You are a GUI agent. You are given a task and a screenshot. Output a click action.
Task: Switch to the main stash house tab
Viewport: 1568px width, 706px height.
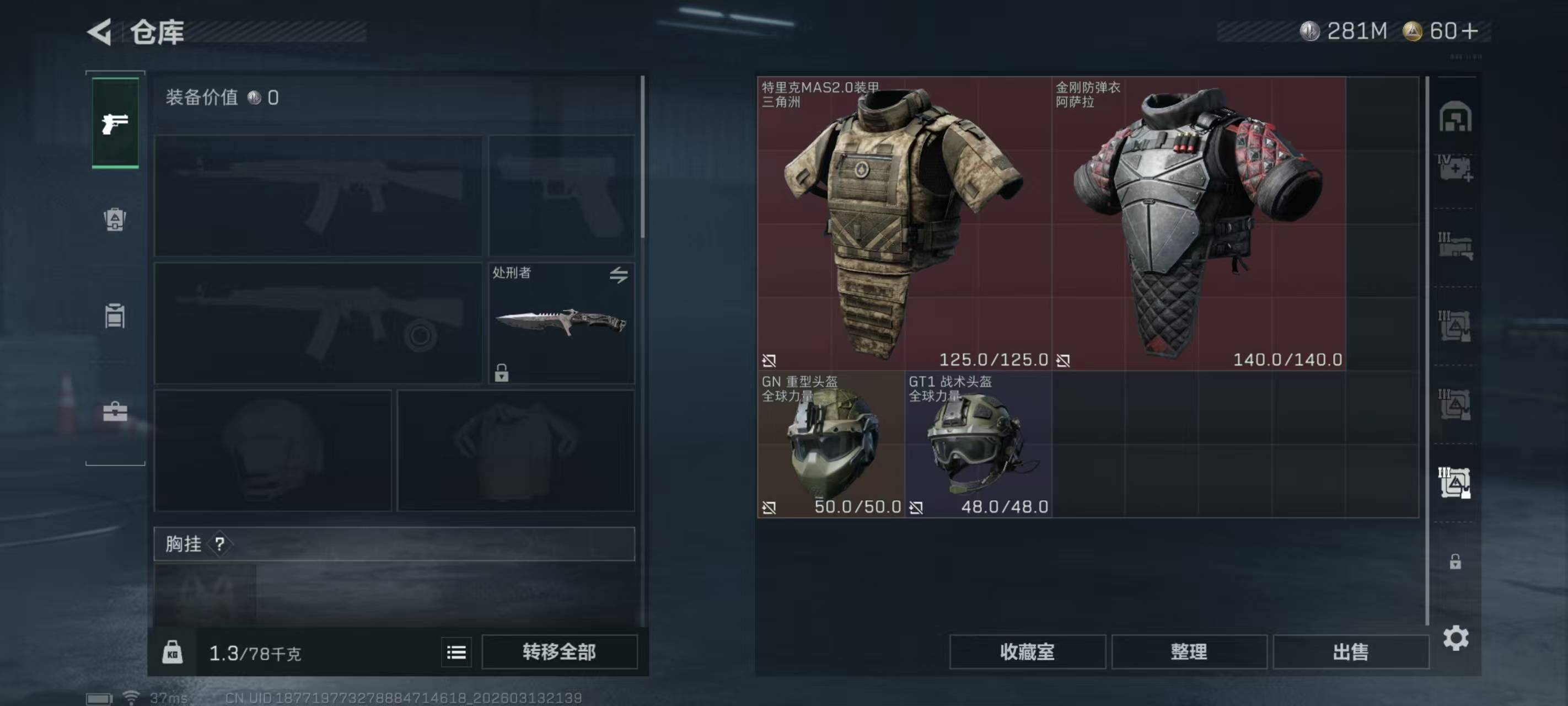(x=1455, y=116)
